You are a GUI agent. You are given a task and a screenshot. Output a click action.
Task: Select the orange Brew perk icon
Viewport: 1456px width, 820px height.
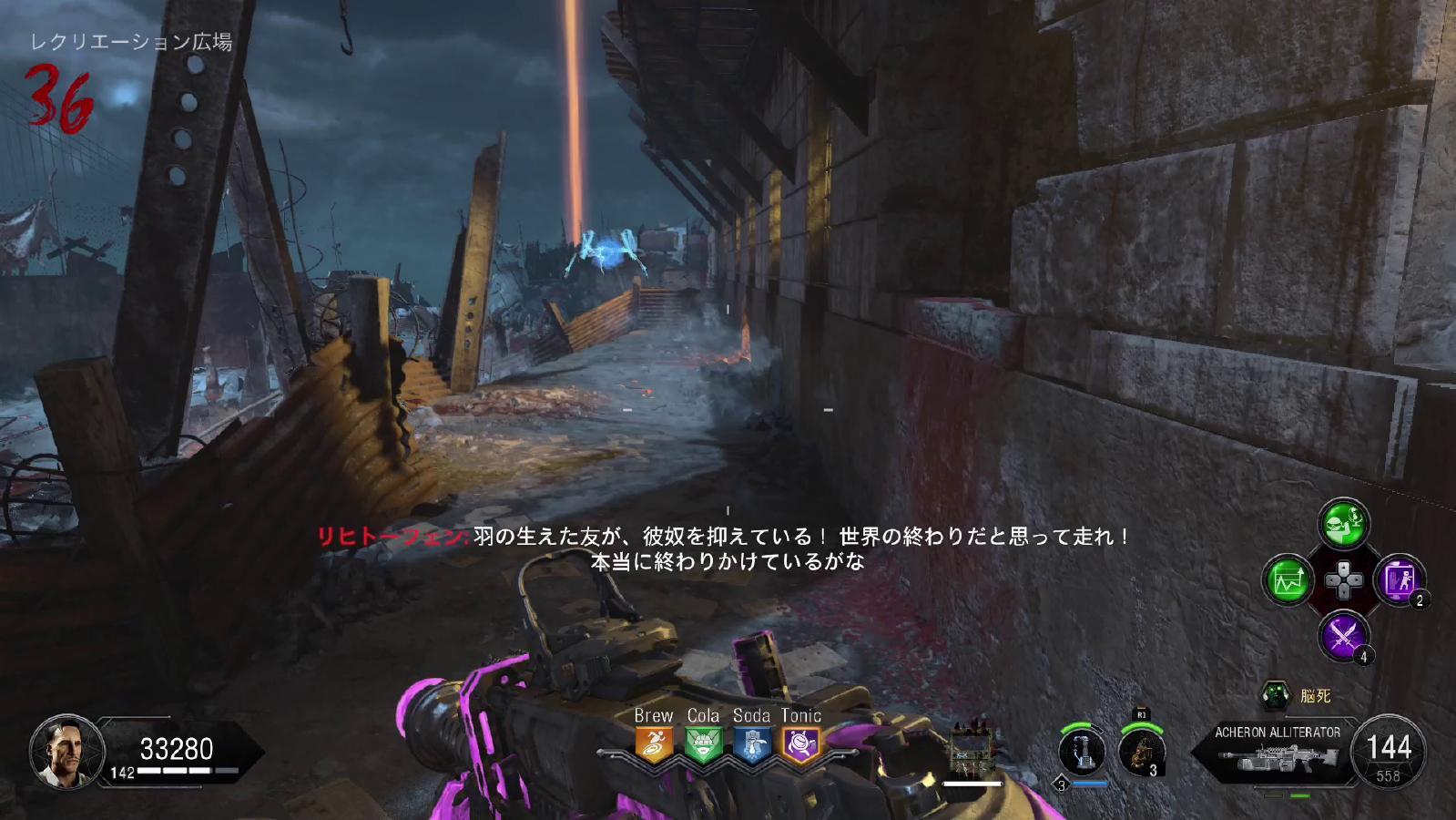point(654,744)
